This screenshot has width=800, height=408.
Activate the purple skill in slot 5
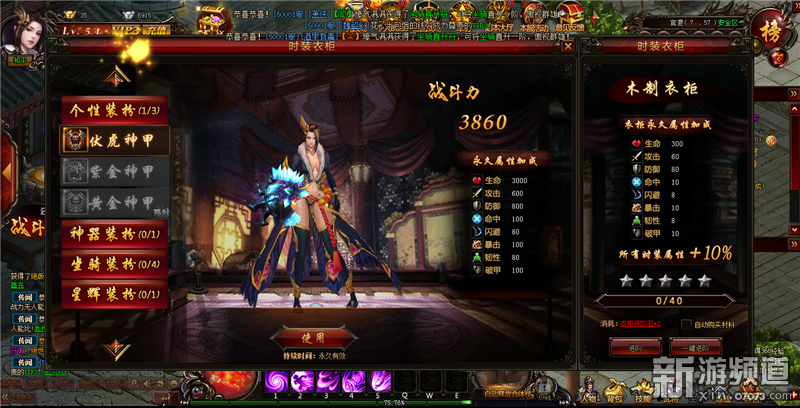(381, 381)
